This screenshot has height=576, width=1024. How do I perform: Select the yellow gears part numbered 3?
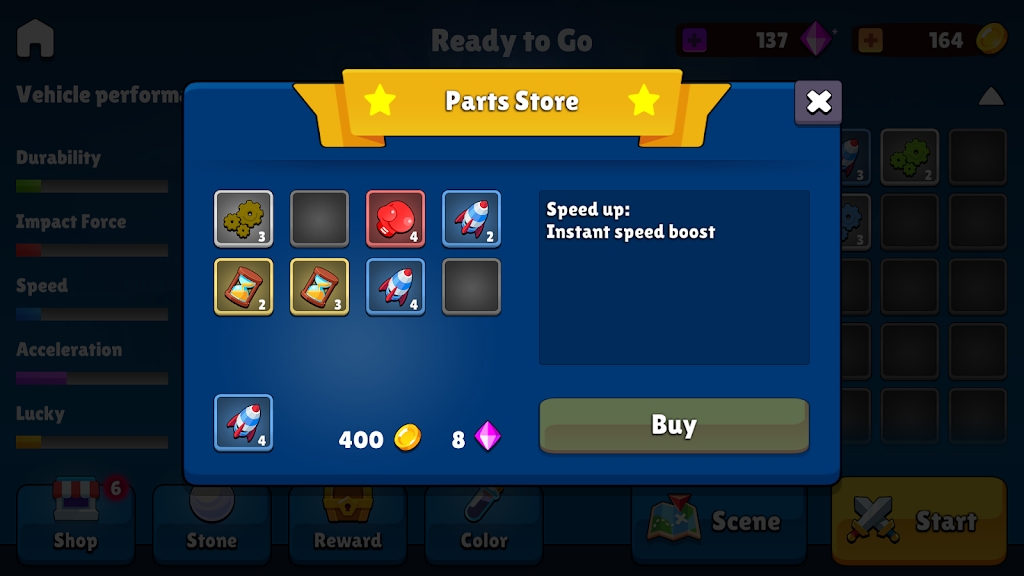tap(243, 218)
